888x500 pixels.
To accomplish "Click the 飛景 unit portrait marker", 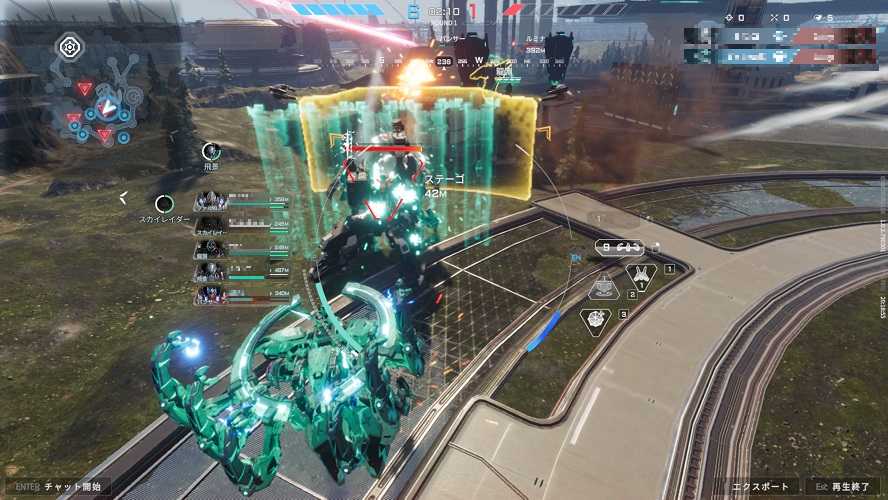I will point(210,151).
